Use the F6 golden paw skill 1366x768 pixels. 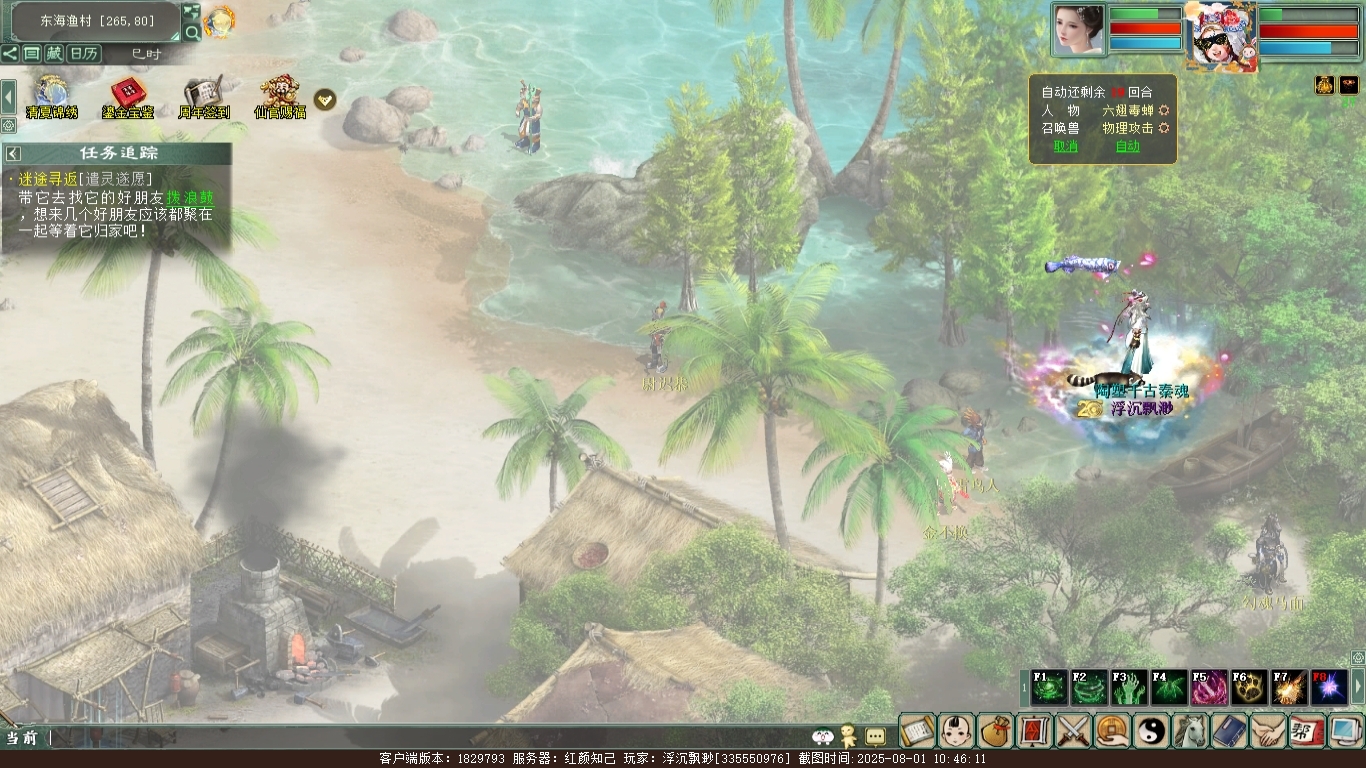pos(1248,688)
